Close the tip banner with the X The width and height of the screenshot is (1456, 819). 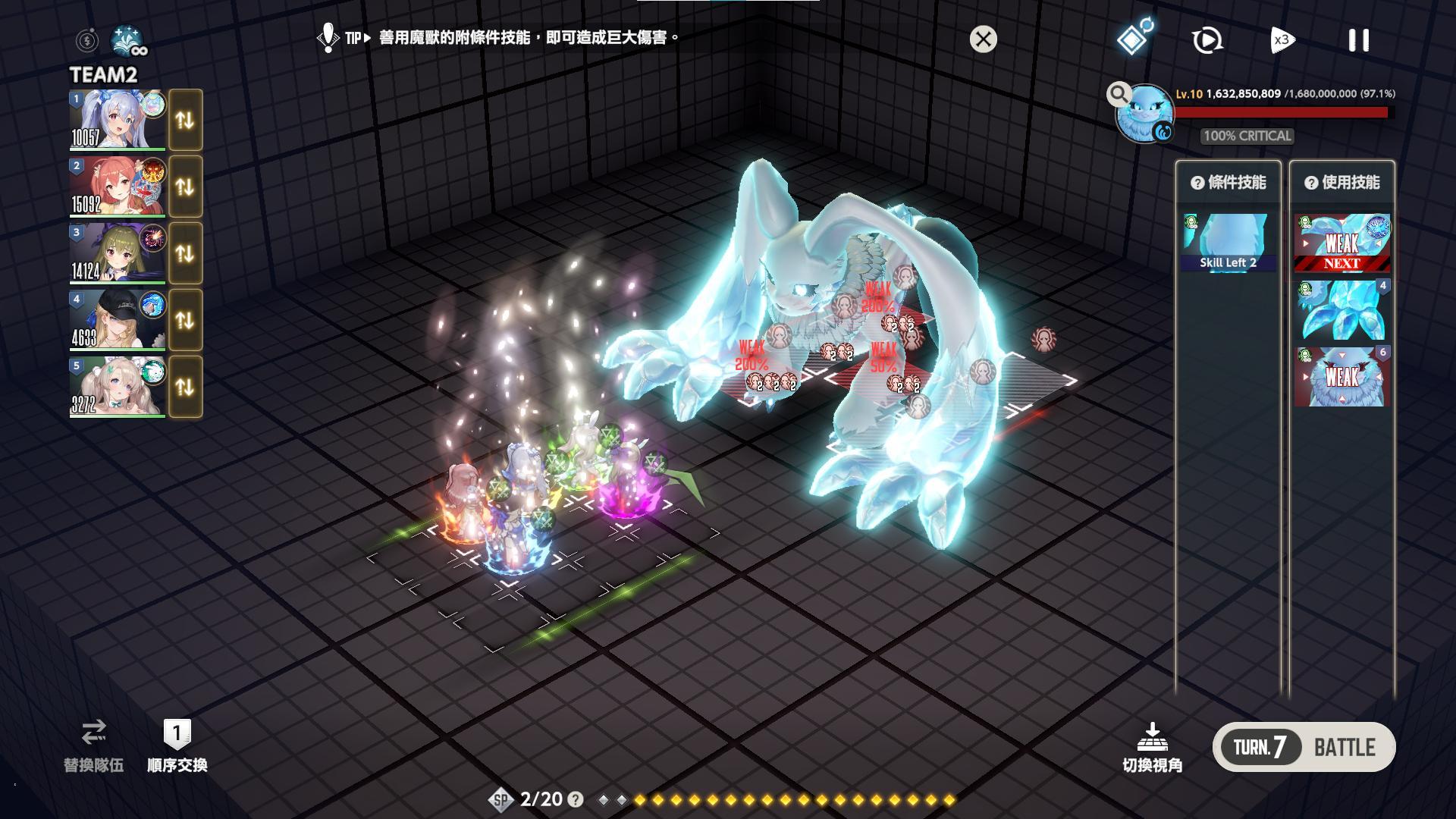(983, 39)
